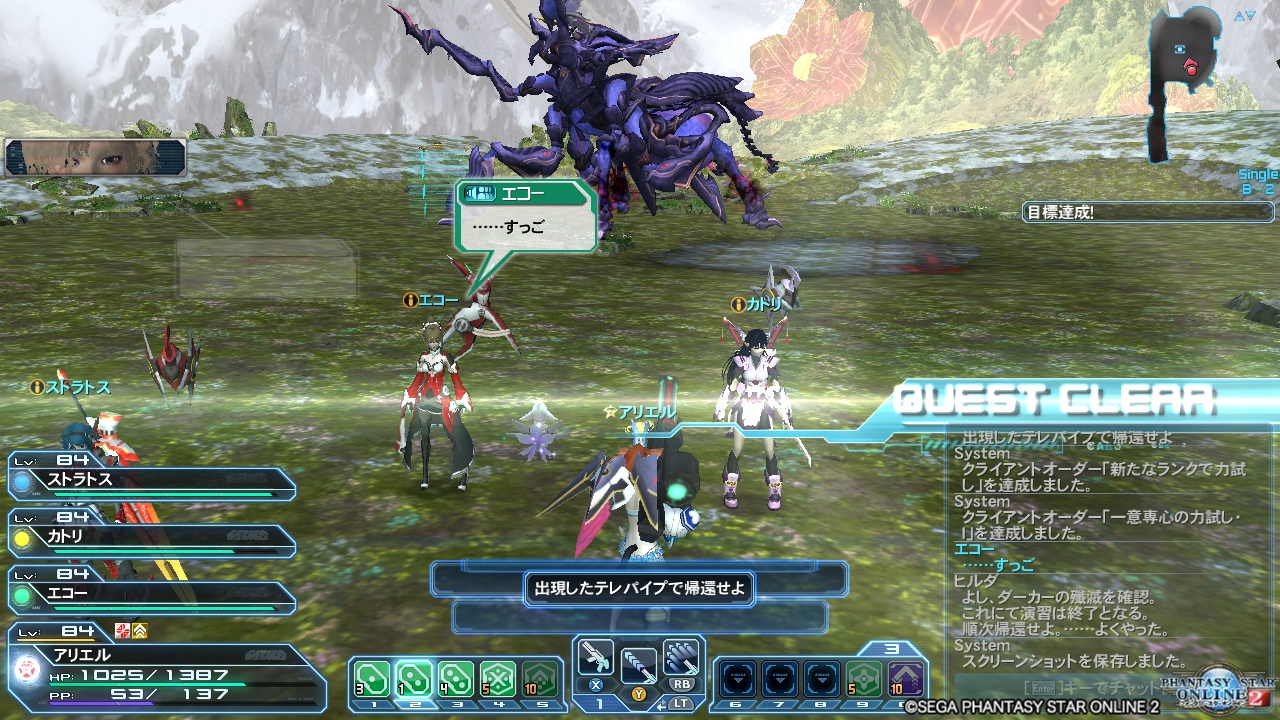This screenshot has width=1280, height=720.
Task: Use the Star Atomizer in slot 9
Action: (864, 679)
